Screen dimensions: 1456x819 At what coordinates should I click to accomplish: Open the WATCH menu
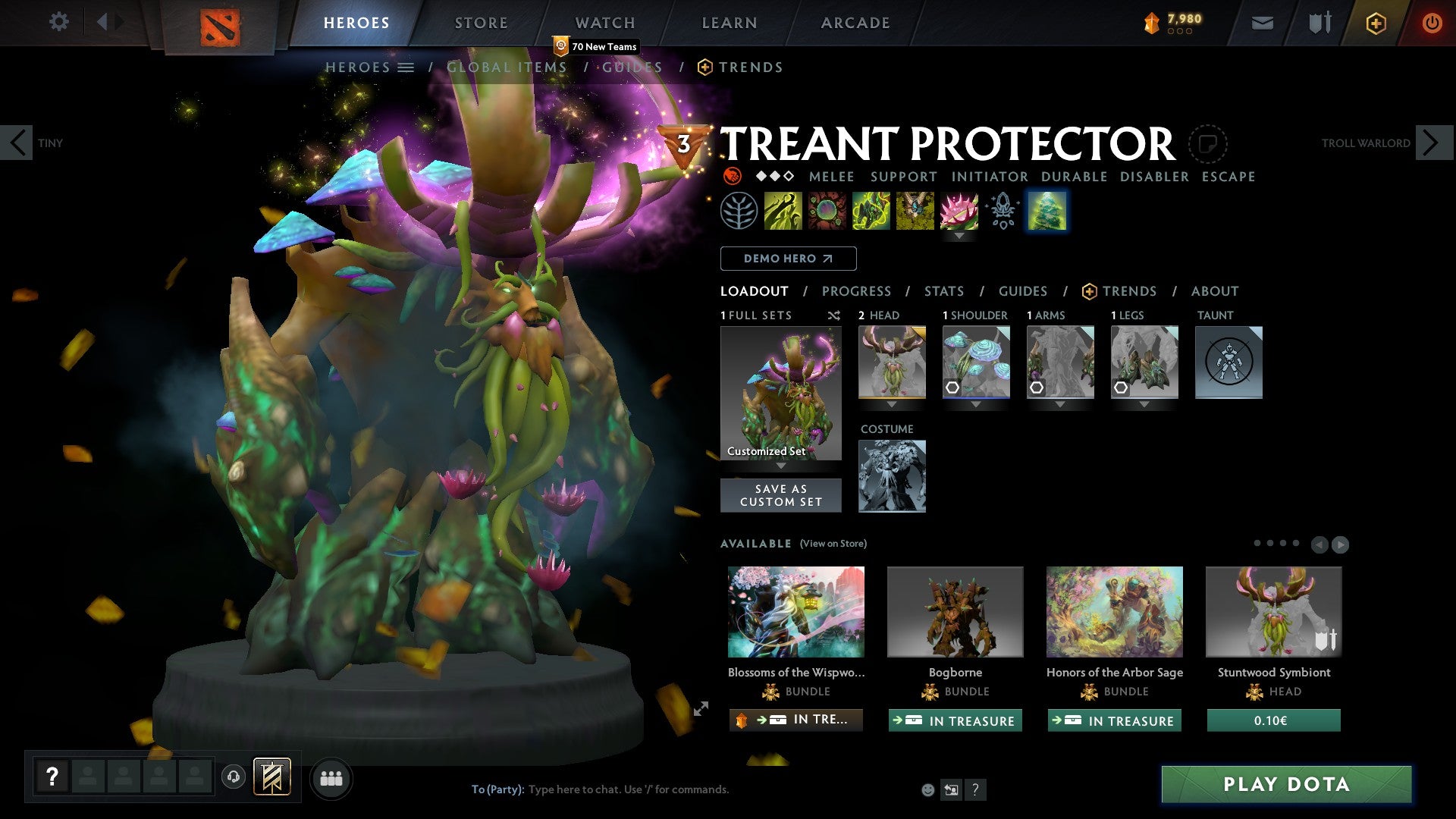[x=604, y=22]
